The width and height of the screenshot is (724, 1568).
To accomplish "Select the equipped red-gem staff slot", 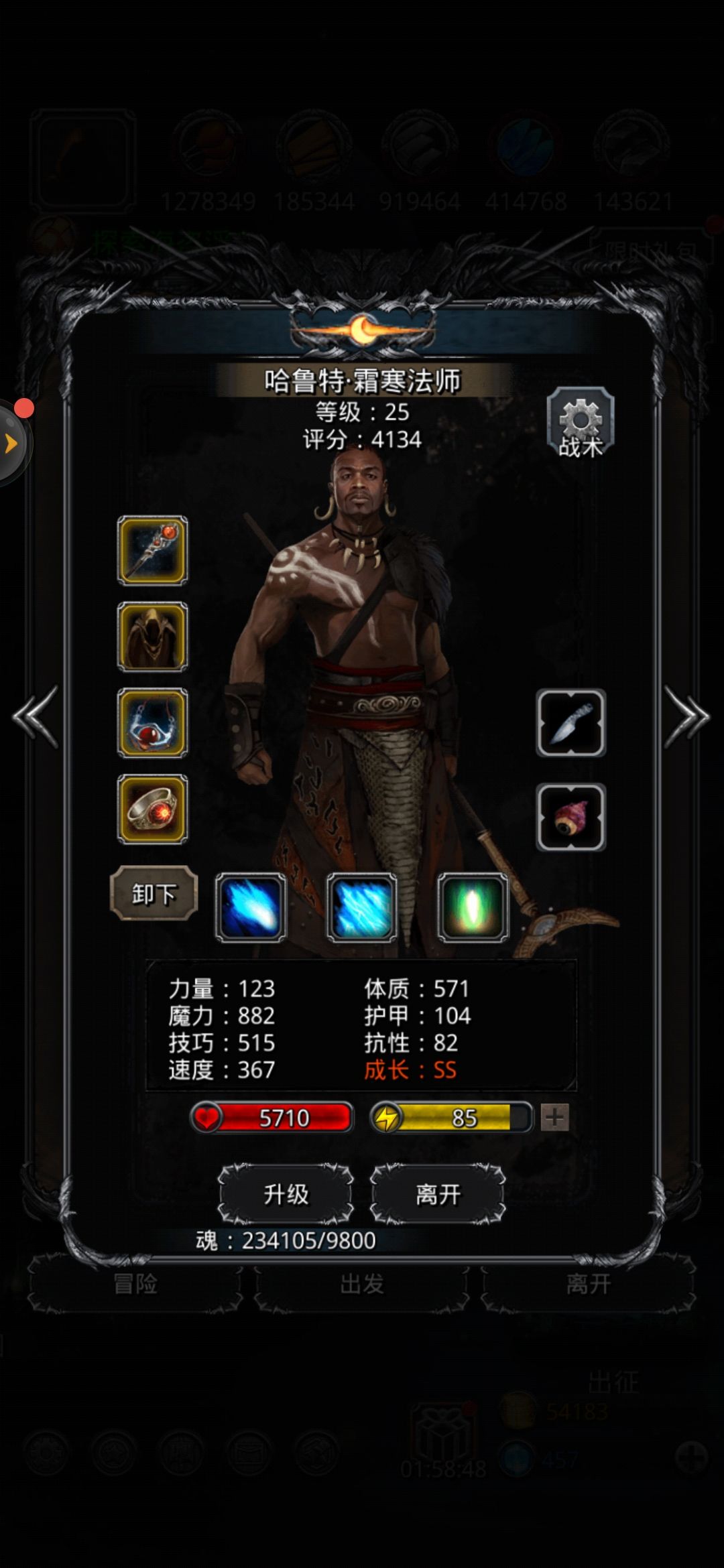I will click(x=153, y=550).
